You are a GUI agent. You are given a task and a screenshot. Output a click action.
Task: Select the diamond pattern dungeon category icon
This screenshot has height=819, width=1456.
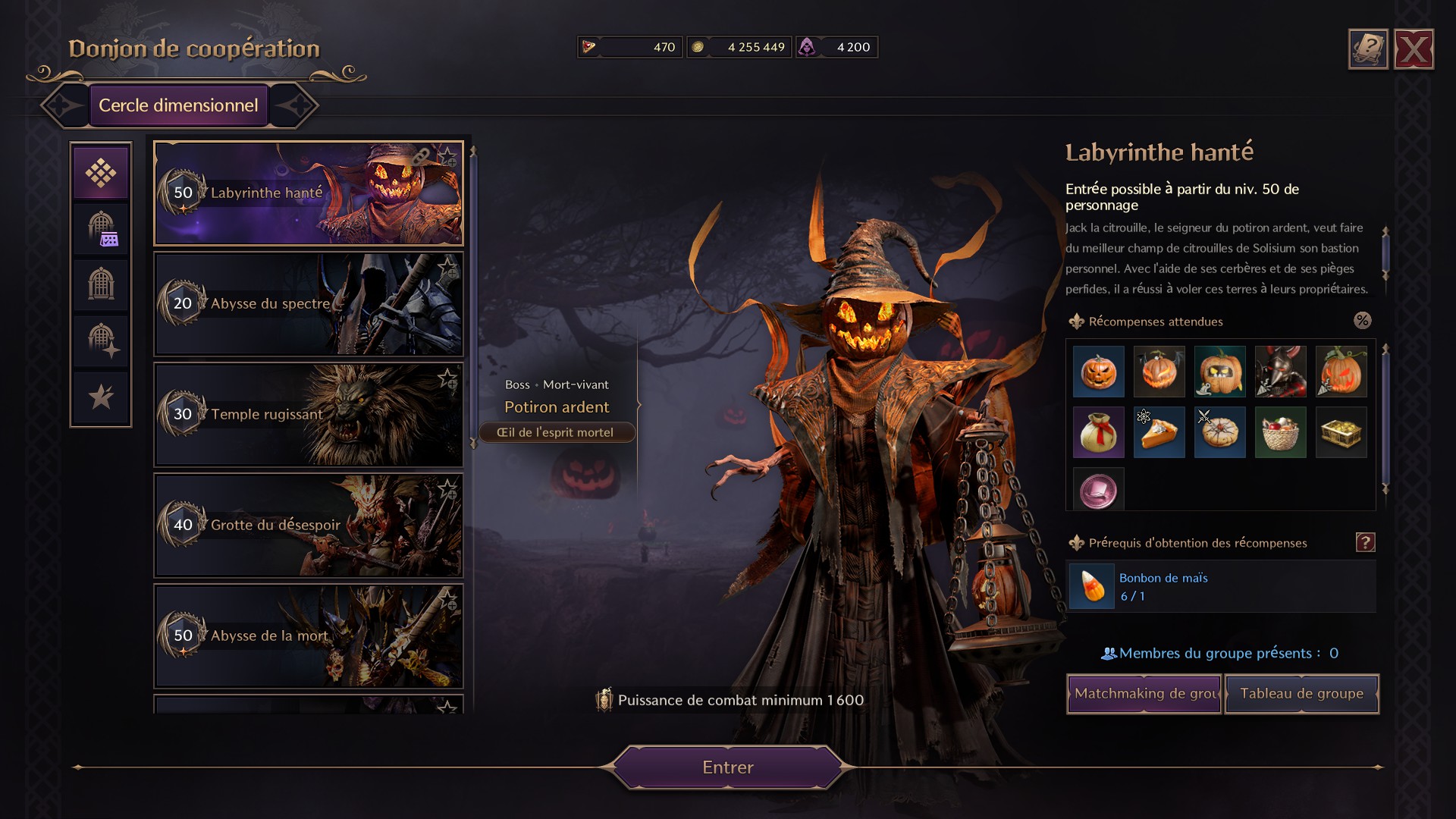coord(101,172)
